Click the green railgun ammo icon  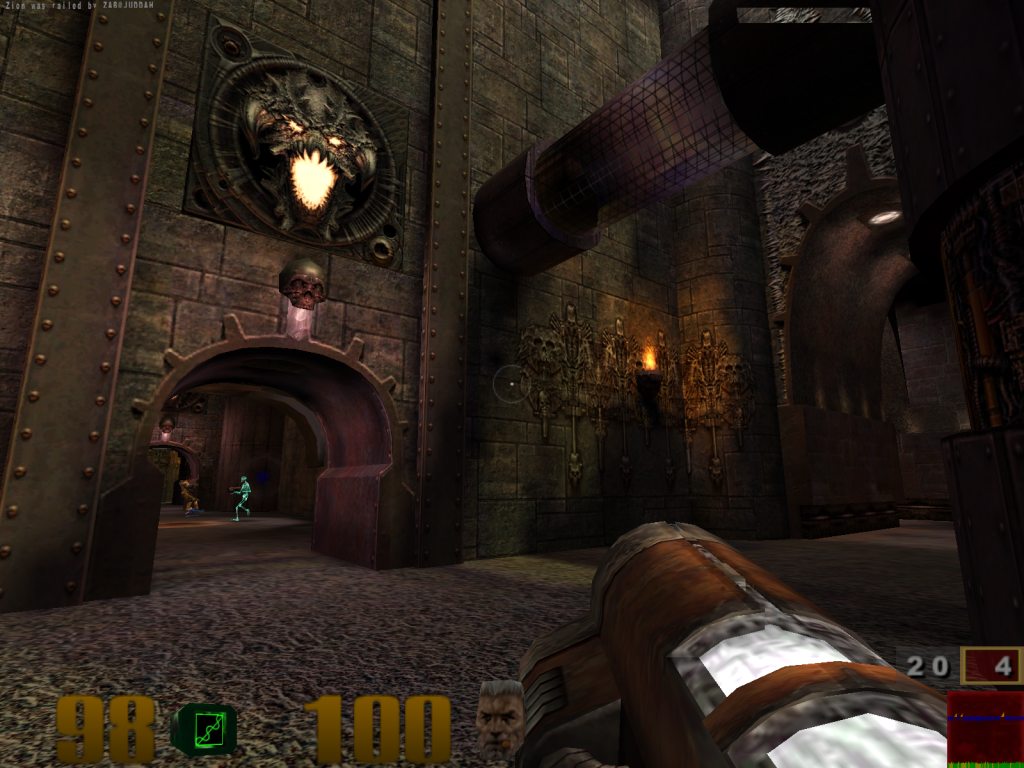coord(204,728)
